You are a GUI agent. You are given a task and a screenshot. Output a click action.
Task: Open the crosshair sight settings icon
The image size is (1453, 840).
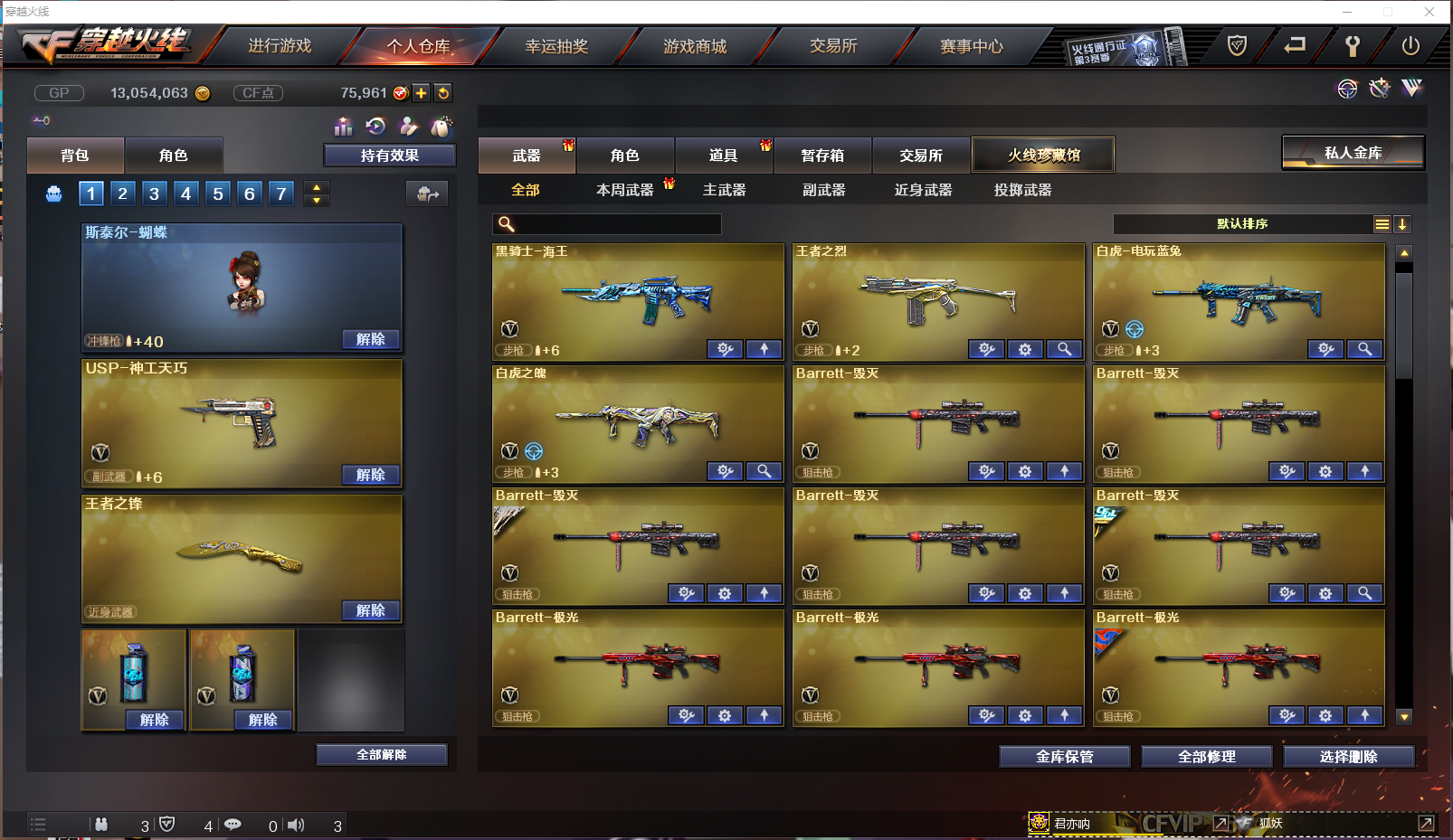tap(1347, 89)
